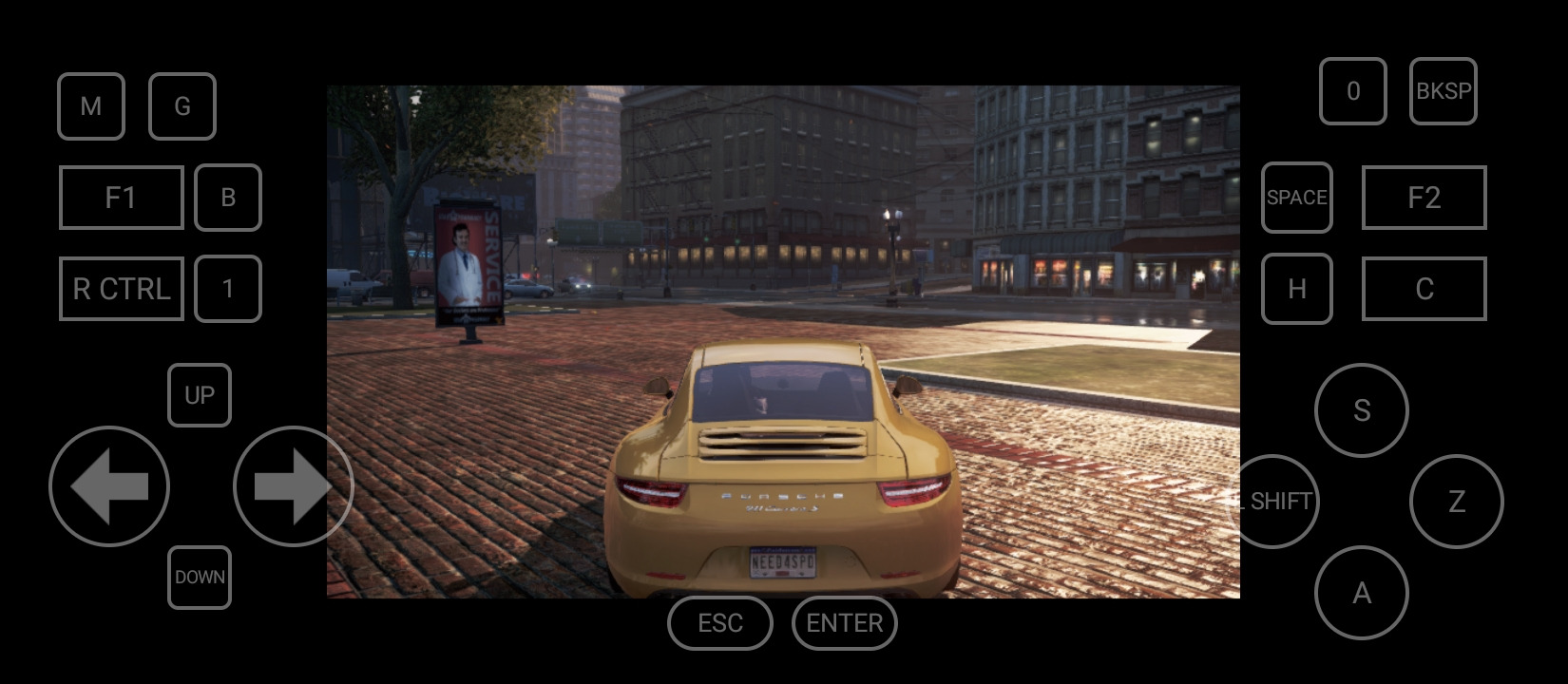The image size is (1568, 684).
Task: Click the BKSP on-screen button
Action: coord(1444,91)
